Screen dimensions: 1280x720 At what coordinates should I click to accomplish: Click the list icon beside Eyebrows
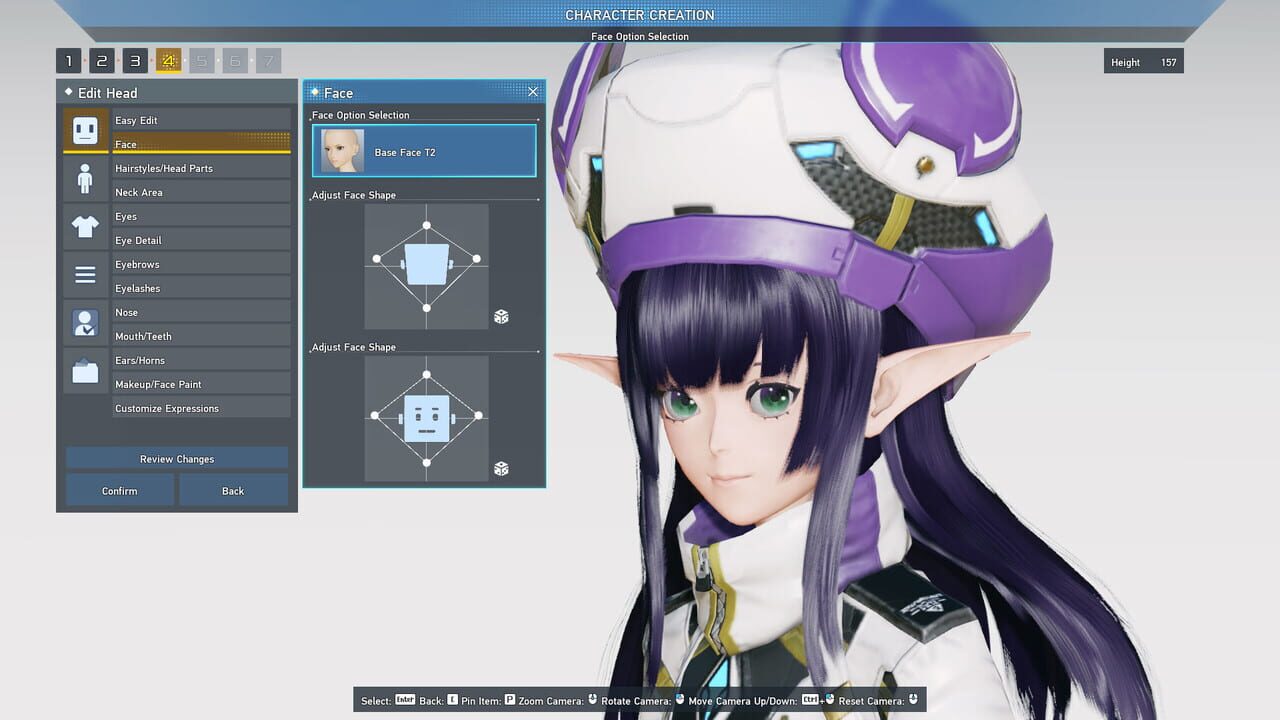(85, 272)
